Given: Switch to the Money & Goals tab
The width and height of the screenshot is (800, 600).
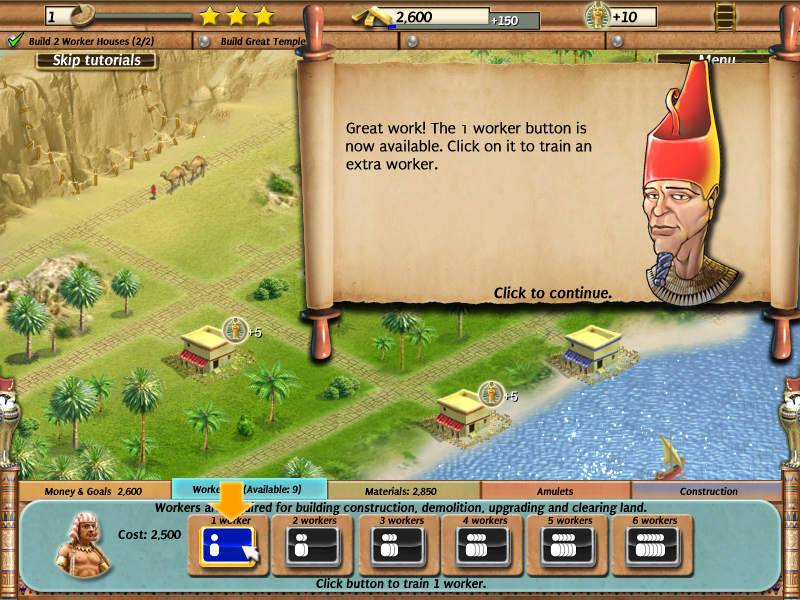Looking at the screenshot, I should (95, 491).
